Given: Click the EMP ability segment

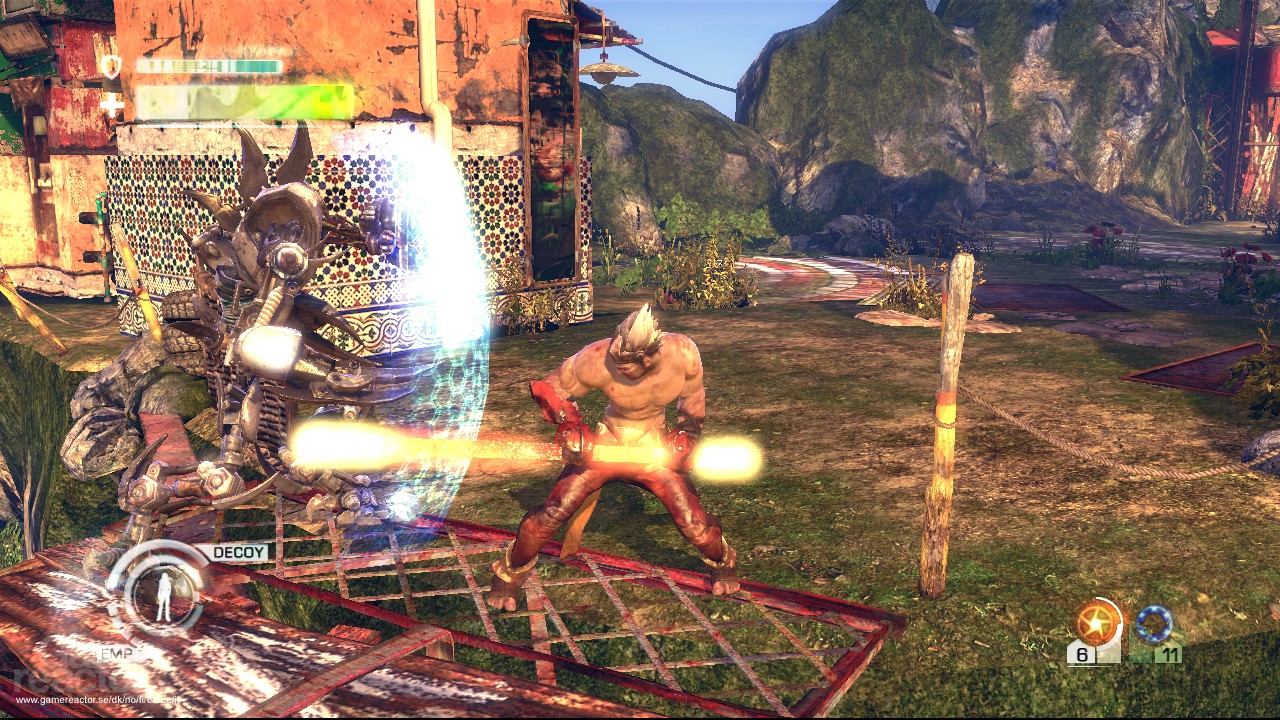Looking at the screenshot, I should (x=116, y=654).
